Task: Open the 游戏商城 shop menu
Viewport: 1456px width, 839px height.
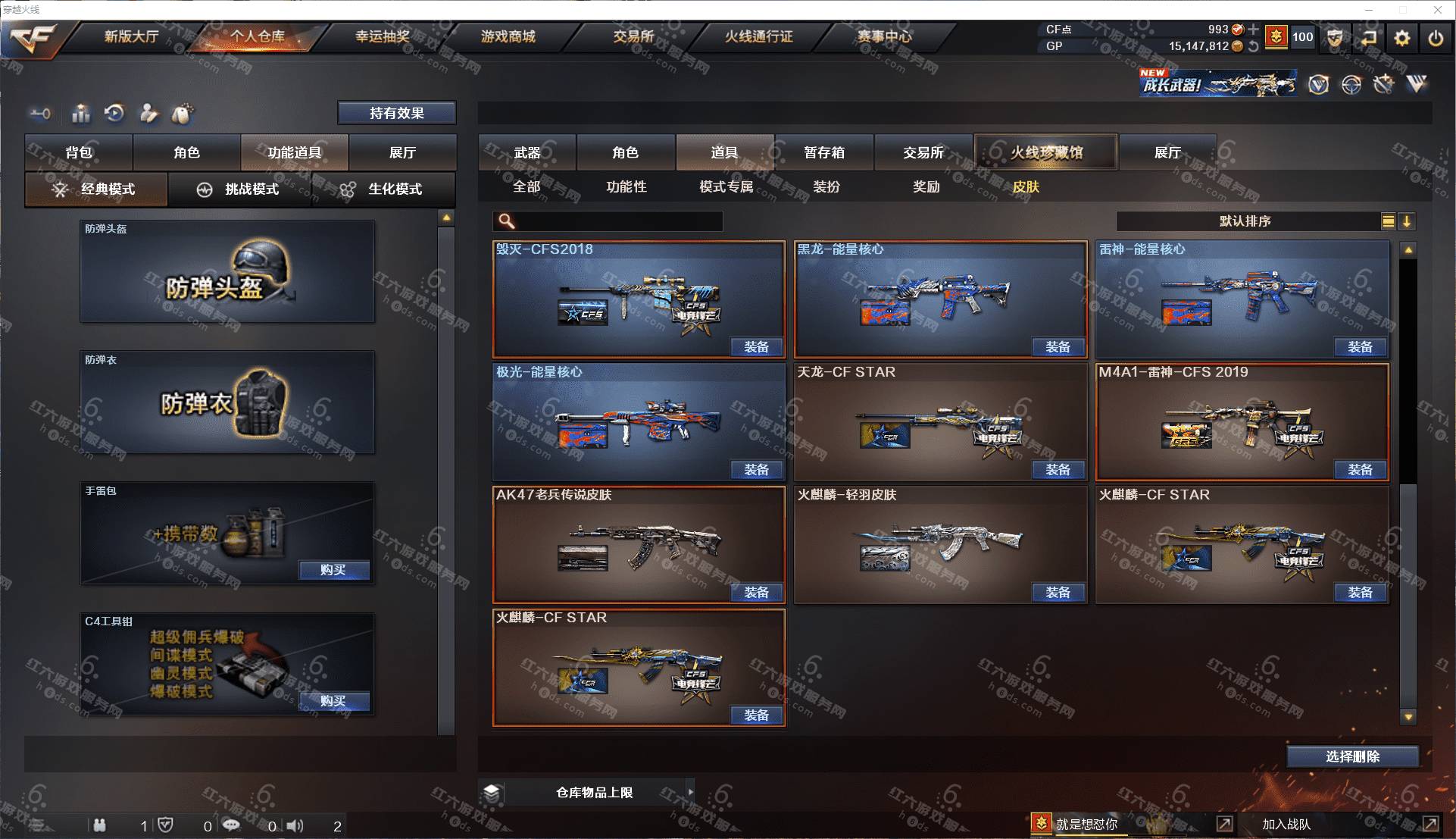Action: (508, 36)
